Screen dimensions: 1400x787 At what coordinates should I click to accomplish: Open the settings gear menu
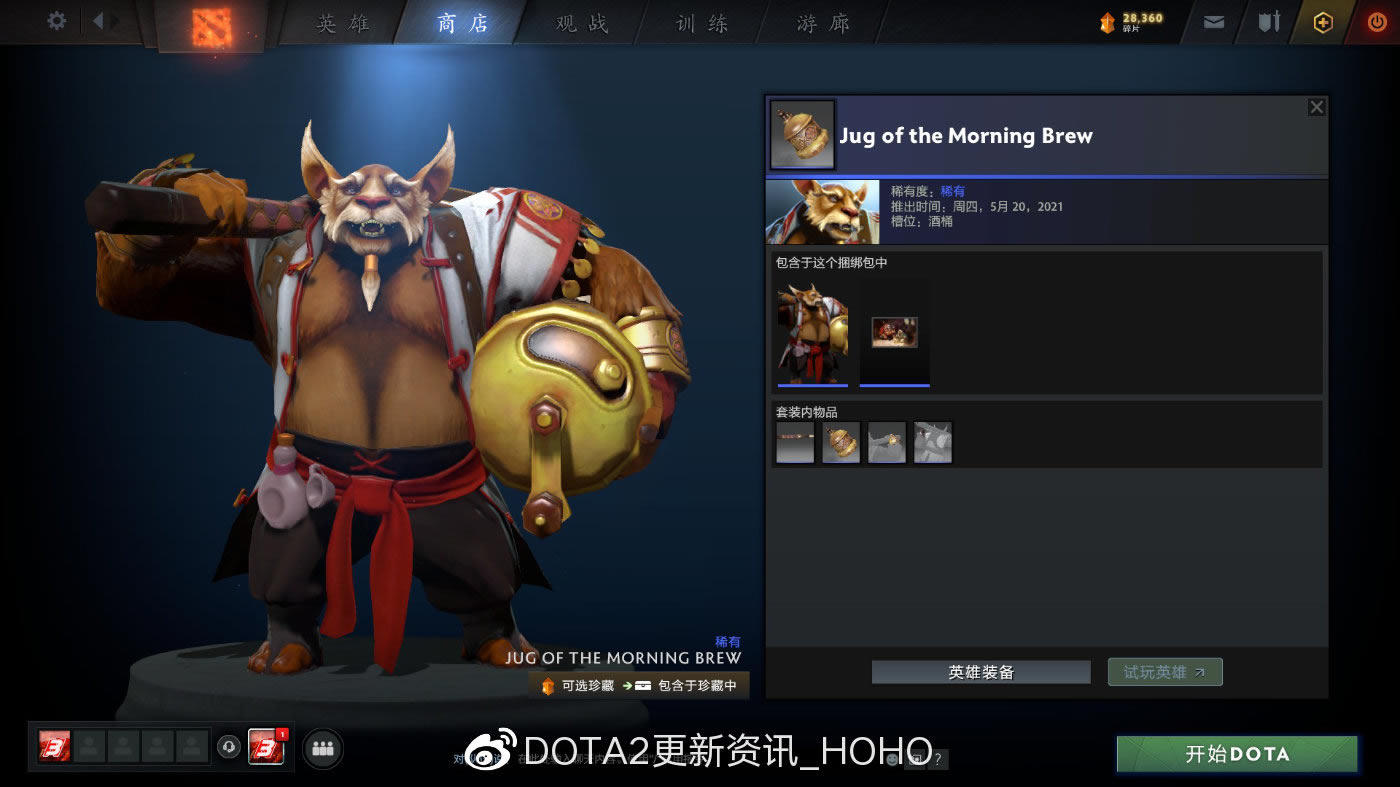coord(55,20)
